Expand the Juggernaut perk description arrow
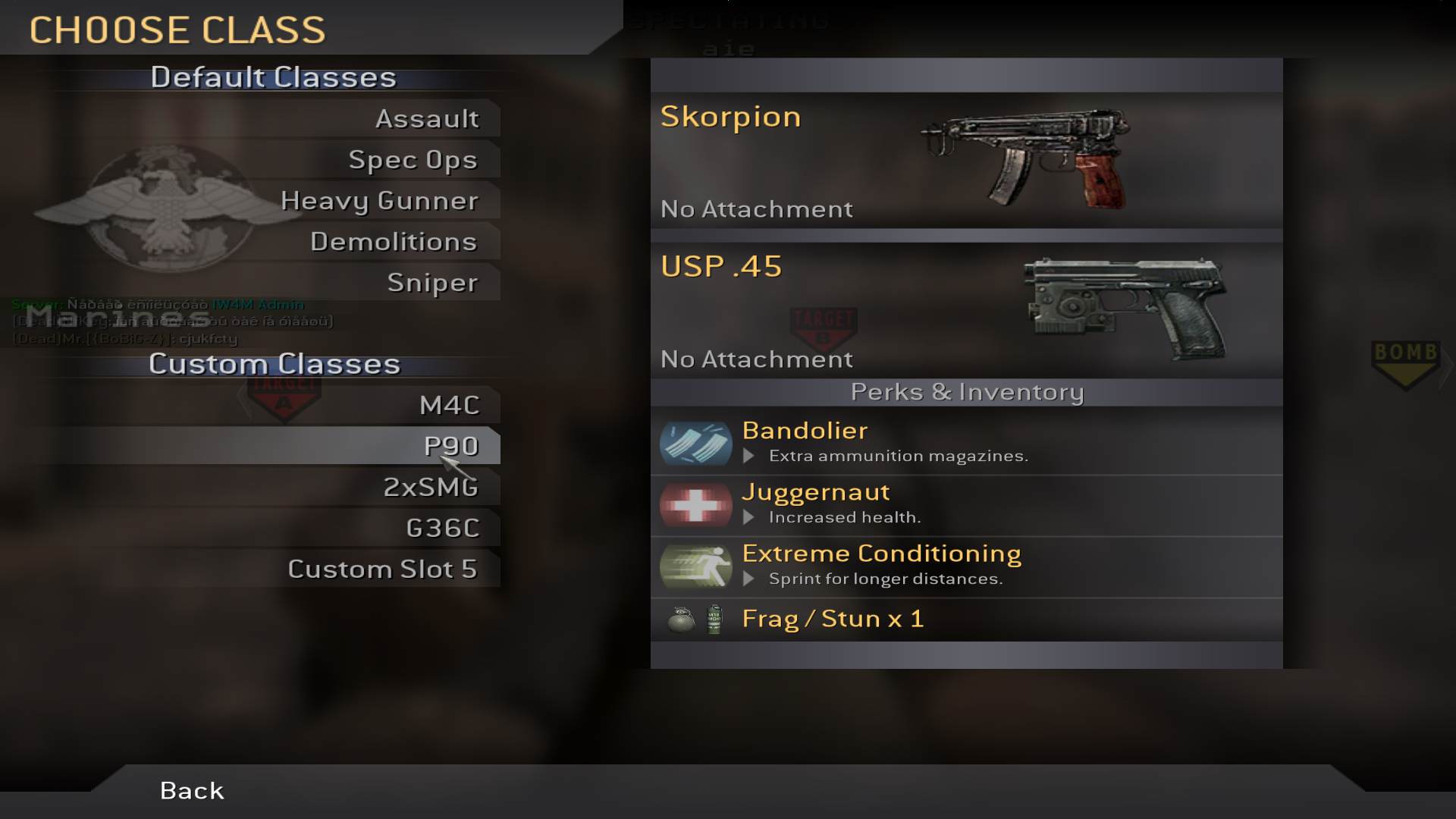The width and height of the screenshot is (1456, 819). pos(749,517)
